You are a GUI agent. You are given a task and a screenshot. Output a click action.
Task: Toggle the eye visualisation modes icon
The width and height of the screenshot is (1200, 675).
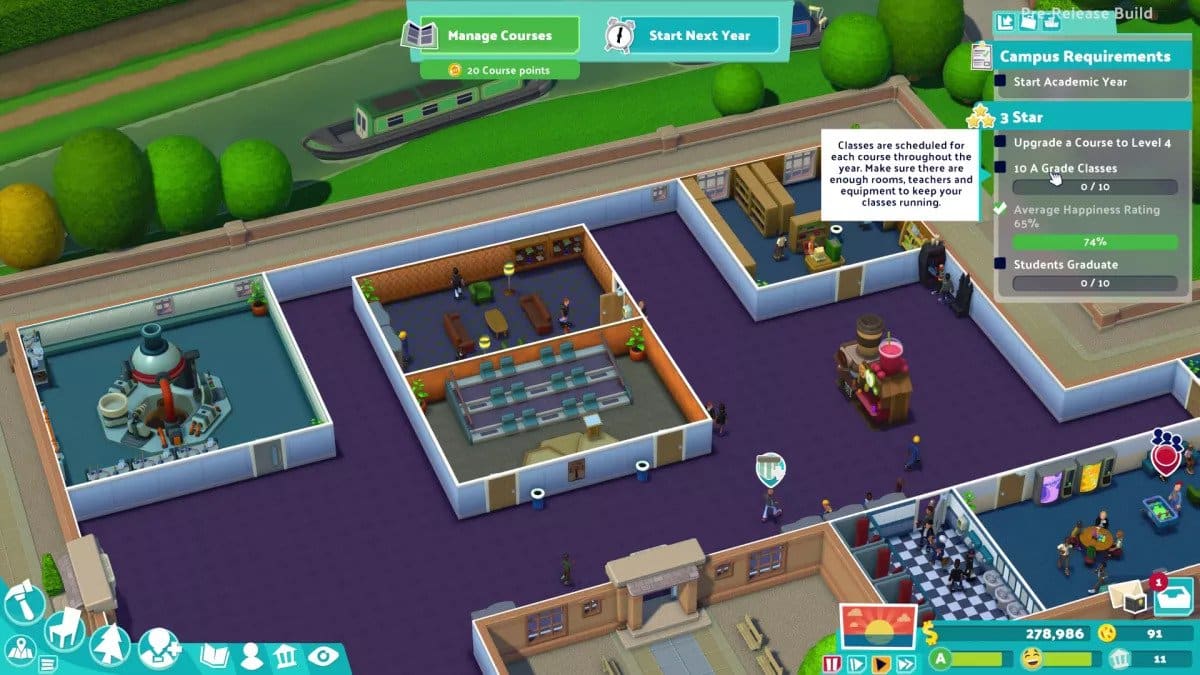click(x=322, y=657)
